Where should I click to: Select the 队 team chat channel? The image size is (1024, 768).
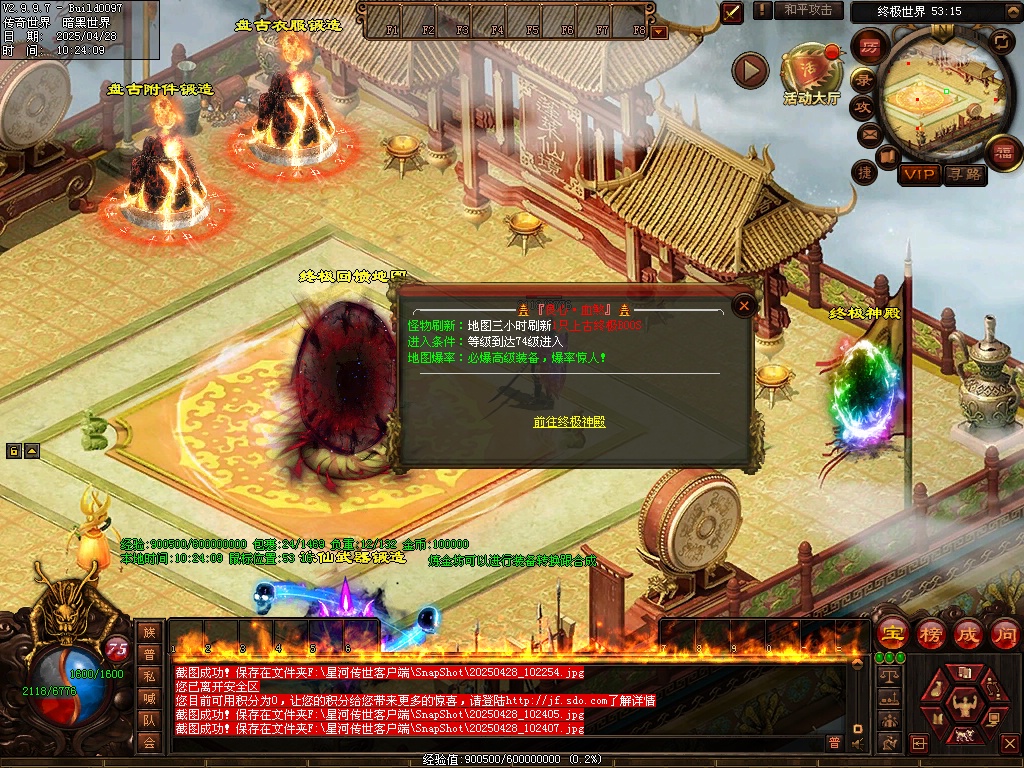149,719
